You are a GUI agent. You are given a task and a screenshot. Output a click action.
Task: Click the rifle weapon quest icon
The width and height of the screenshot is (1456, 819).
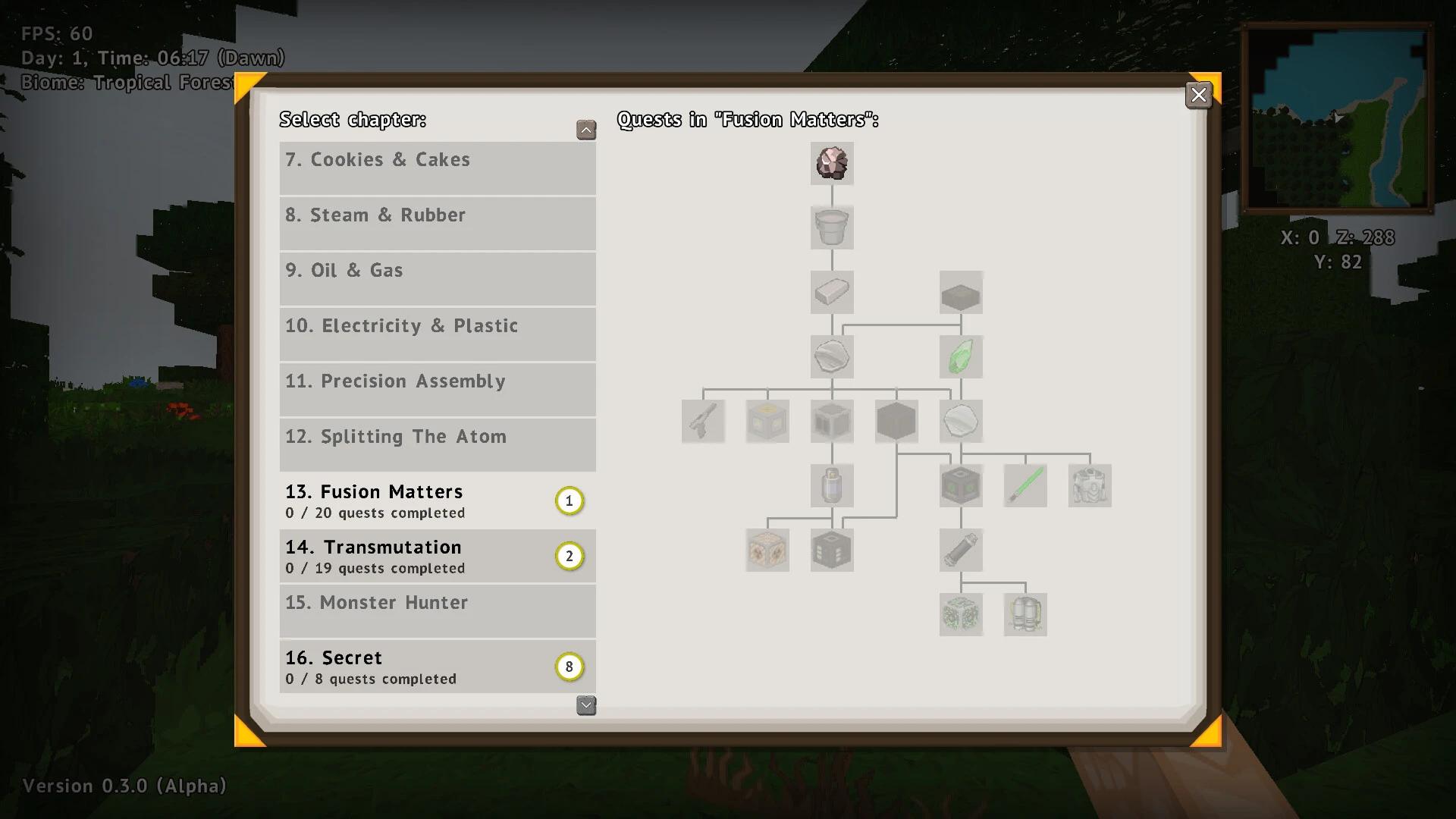(702, 421)
